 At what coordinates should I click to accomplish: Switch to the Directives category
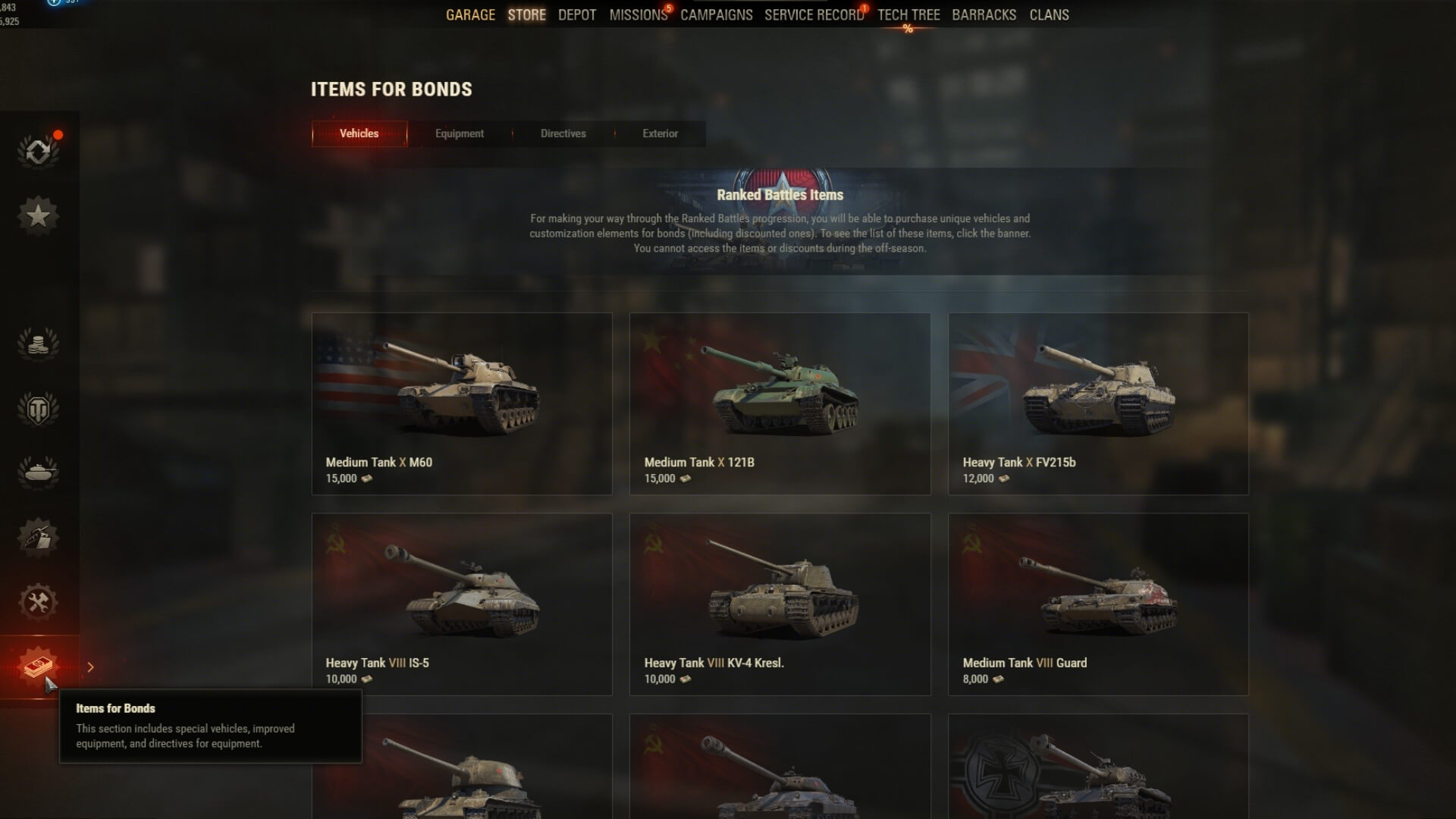tap(563, 133)
